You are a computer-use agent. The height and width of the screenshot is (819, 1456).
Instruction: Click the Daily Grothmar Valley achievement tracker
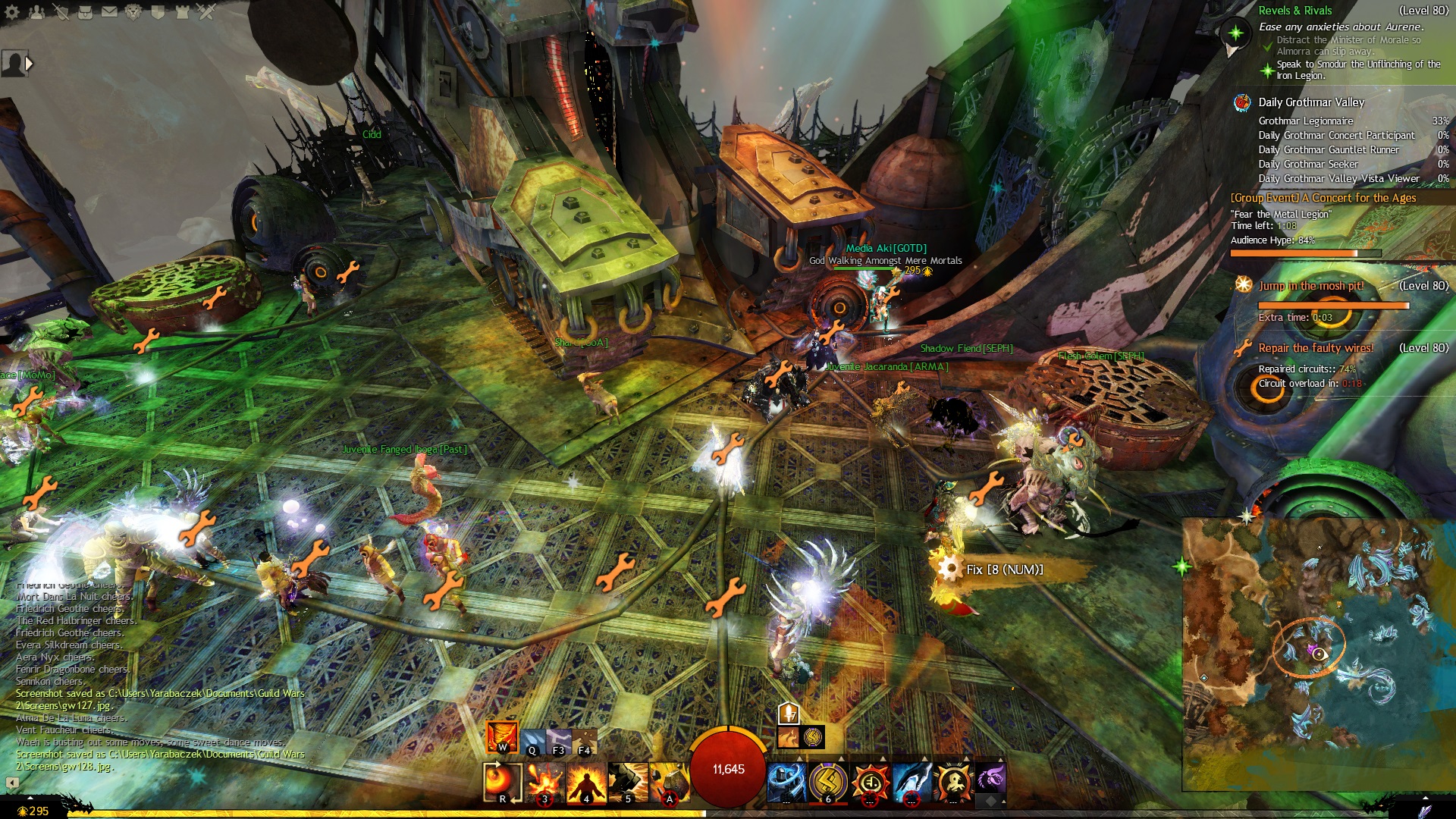click(1311, 102)
